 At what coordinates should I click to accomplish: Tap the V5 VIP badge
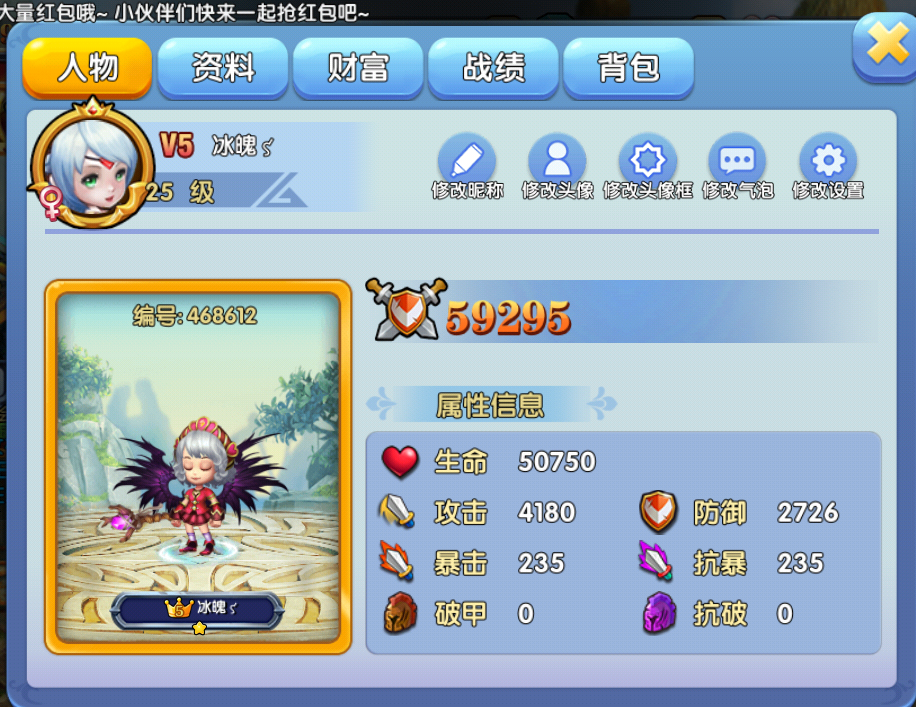pyautogui.click(x=176, y=146)
